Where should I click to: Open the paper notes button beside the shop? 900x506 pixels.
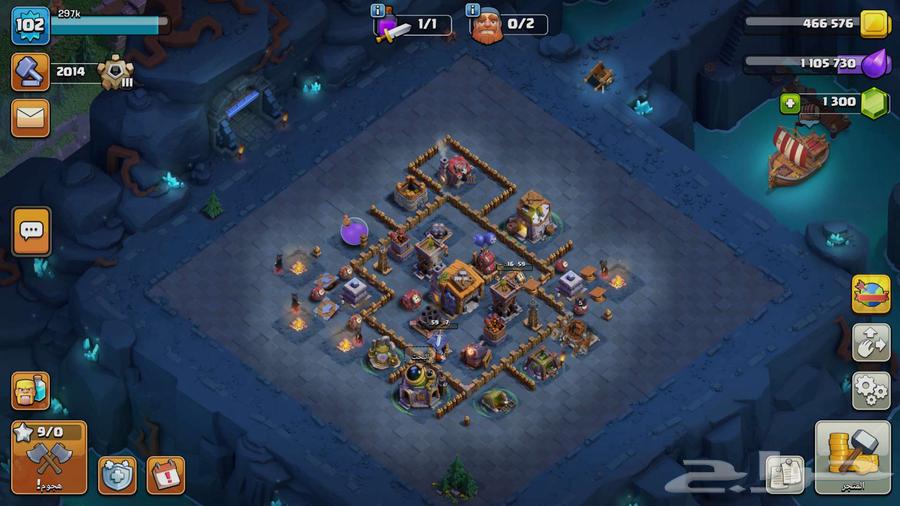785,474
